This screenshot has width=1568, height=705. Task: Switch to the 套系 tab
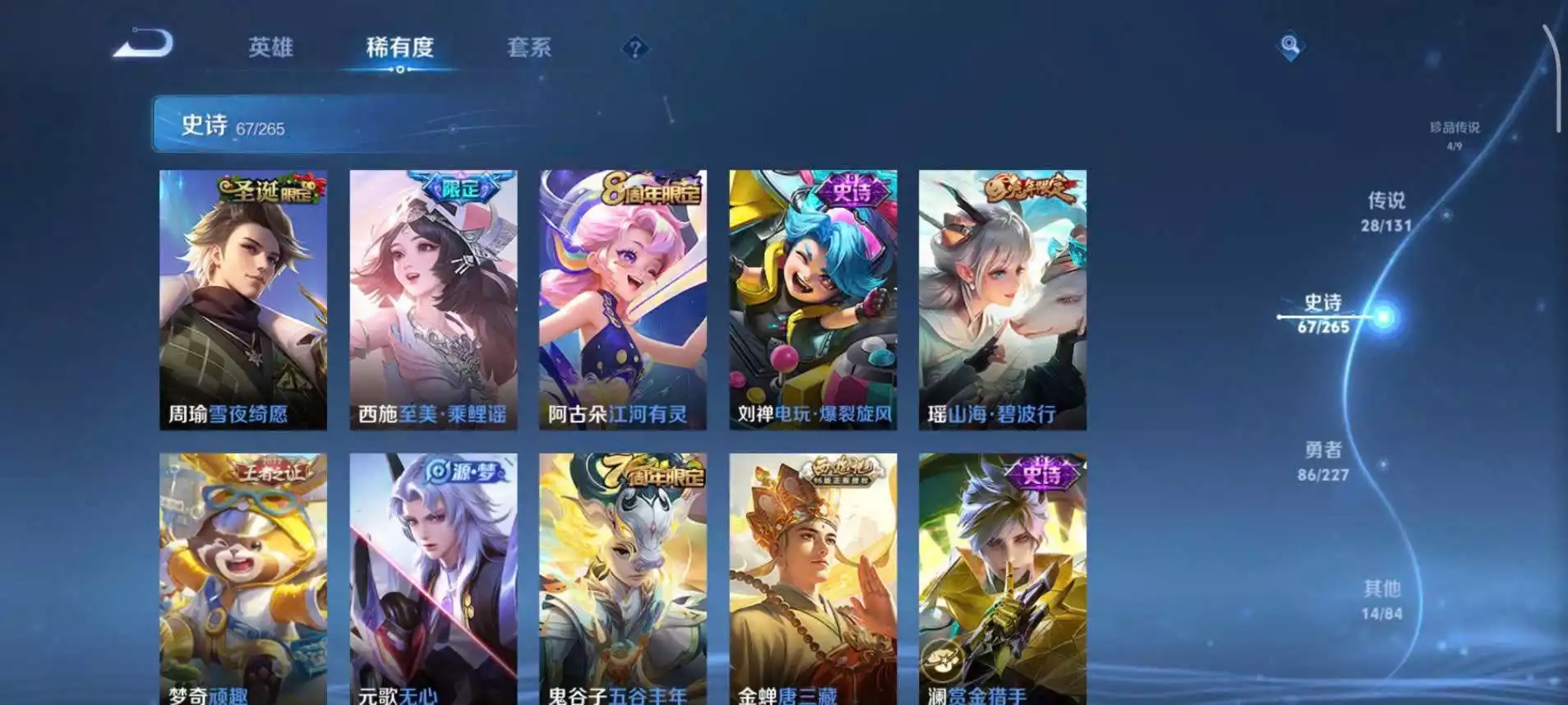click(x=532, y=48)
